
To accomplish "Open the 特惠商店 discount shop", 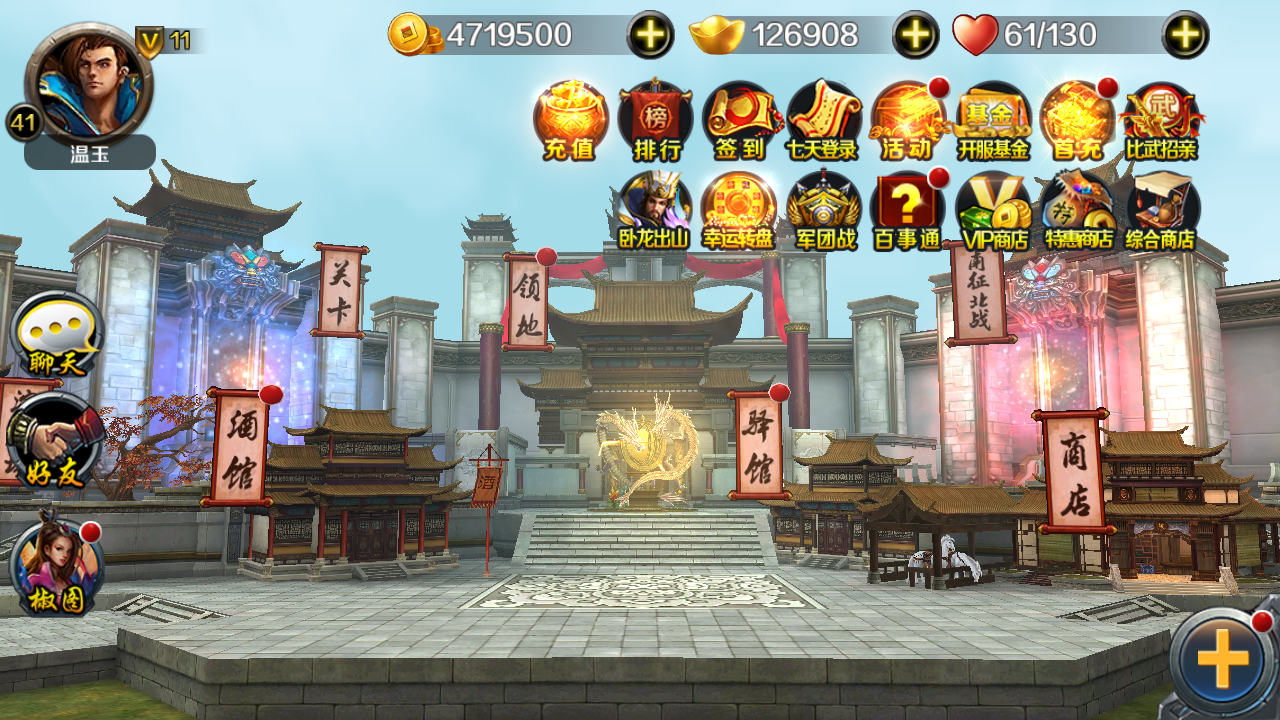I will [1078, 210].
